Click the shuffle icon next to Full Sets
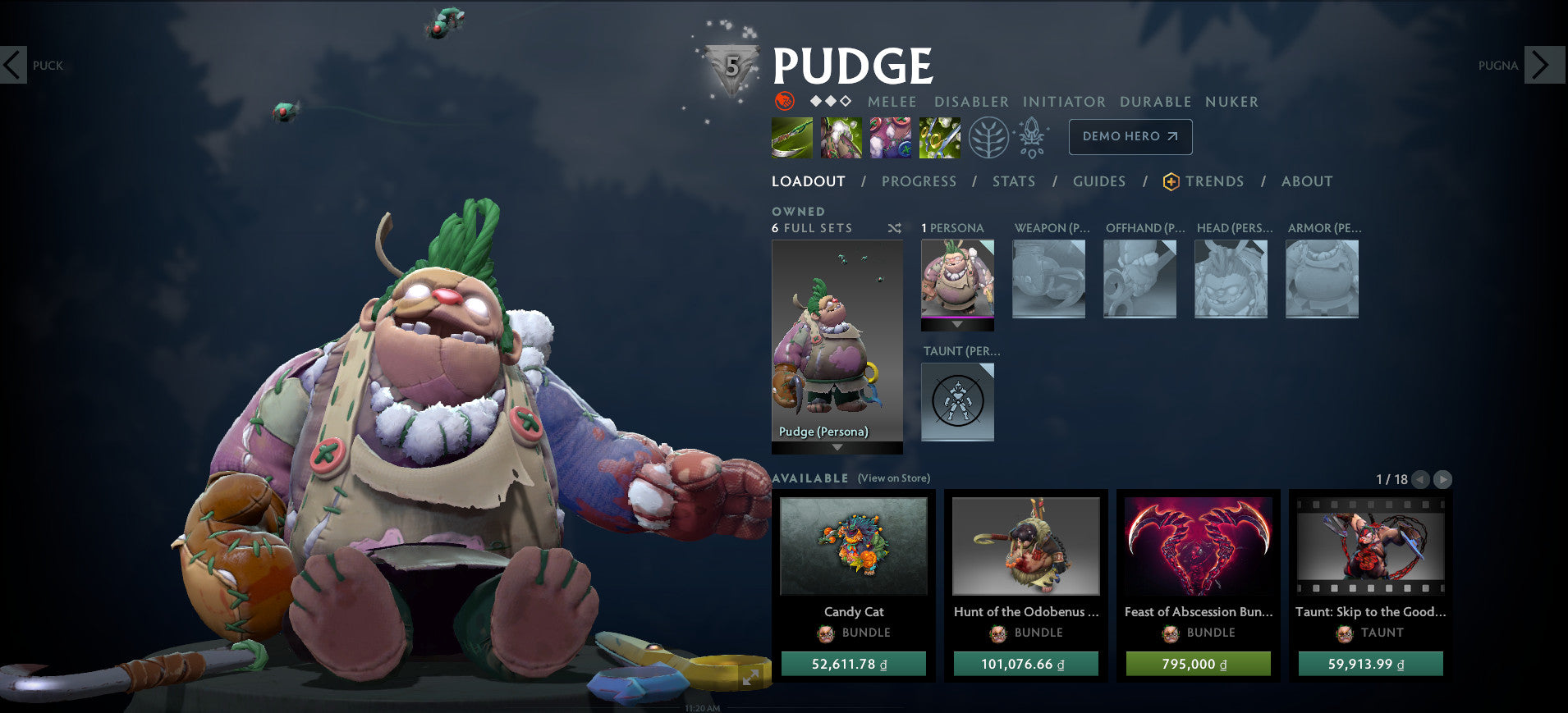This screenshot has height=713, width=1568. 895,229
